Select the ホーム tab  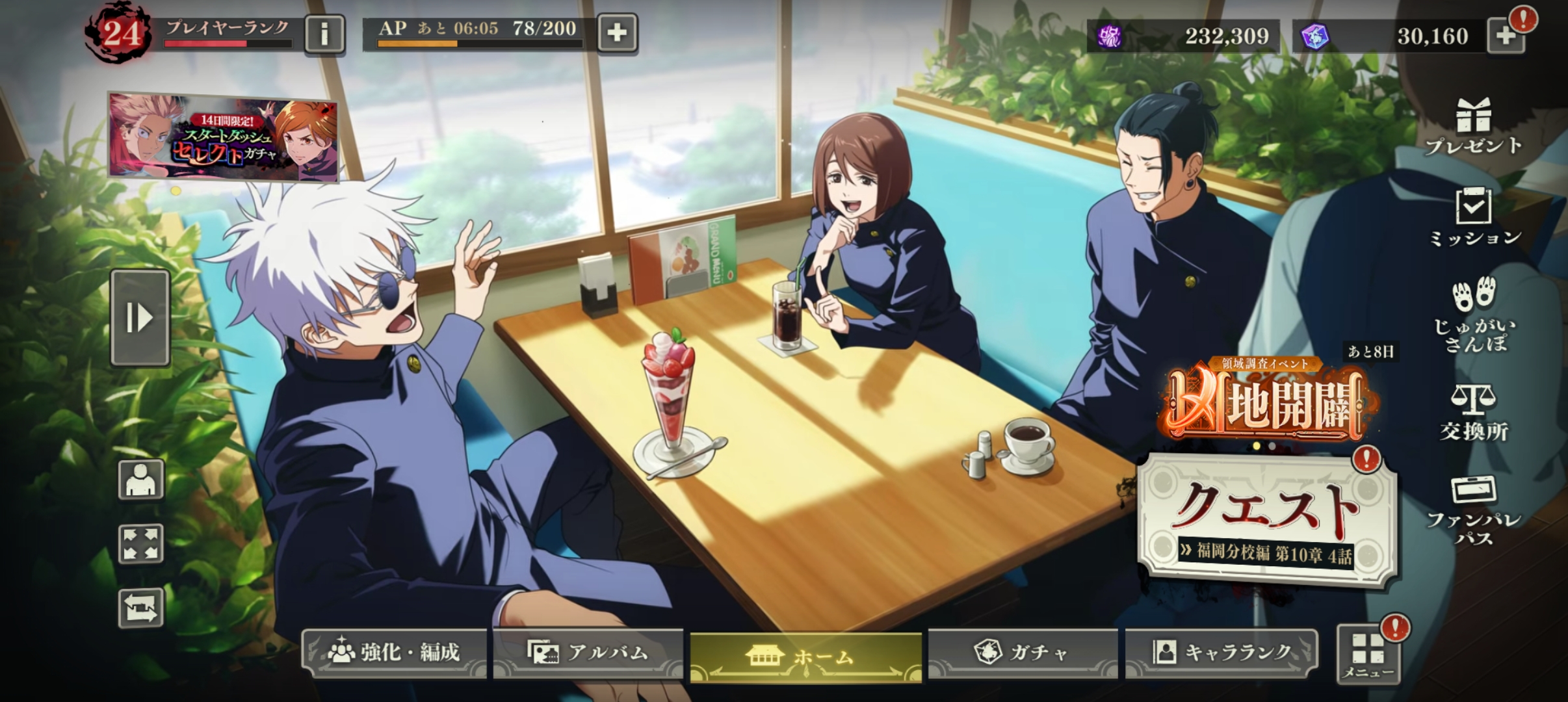tap(805, 656)
